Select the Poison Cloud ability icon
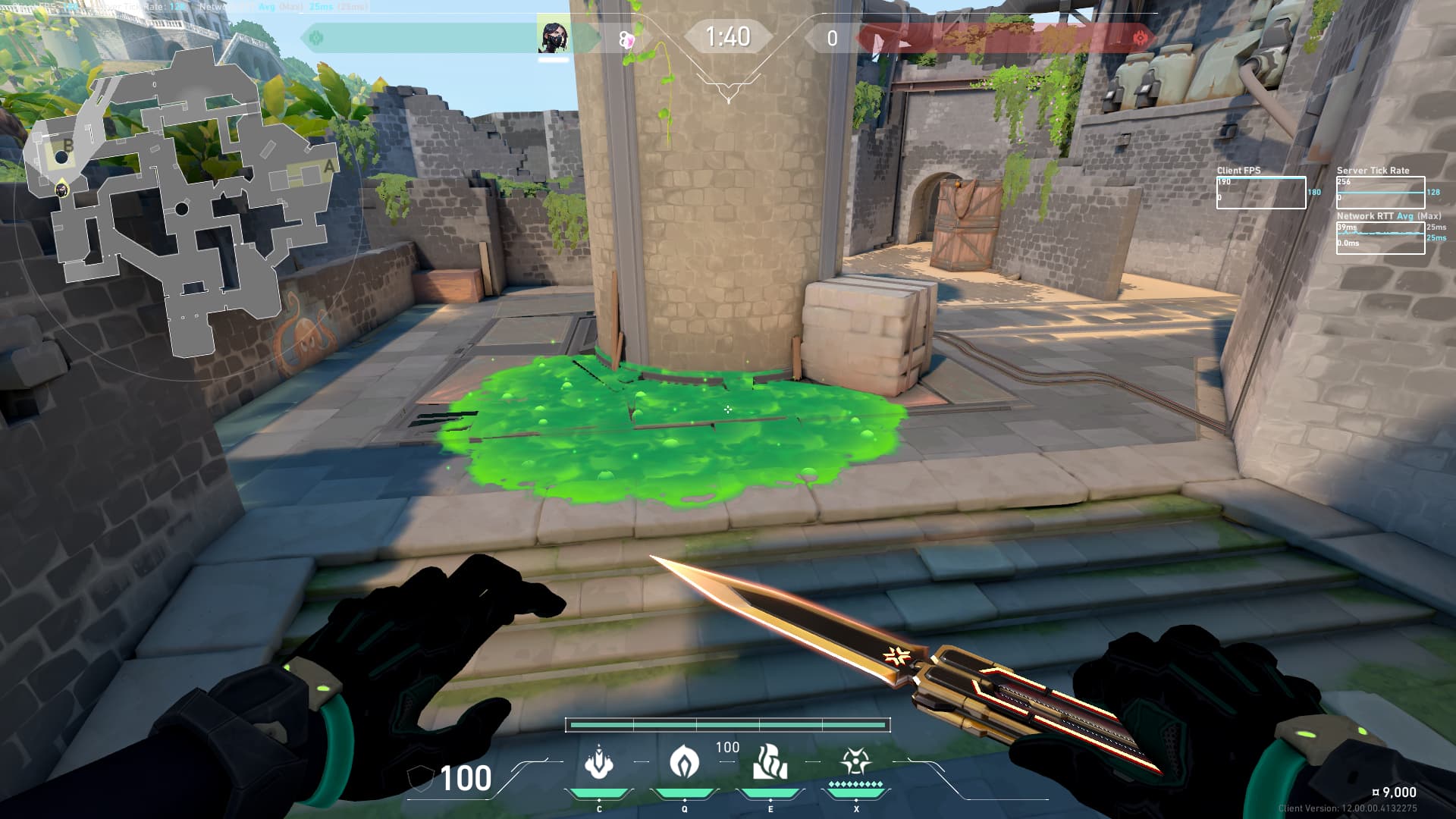1456x819 pixels. click(684, 761)
